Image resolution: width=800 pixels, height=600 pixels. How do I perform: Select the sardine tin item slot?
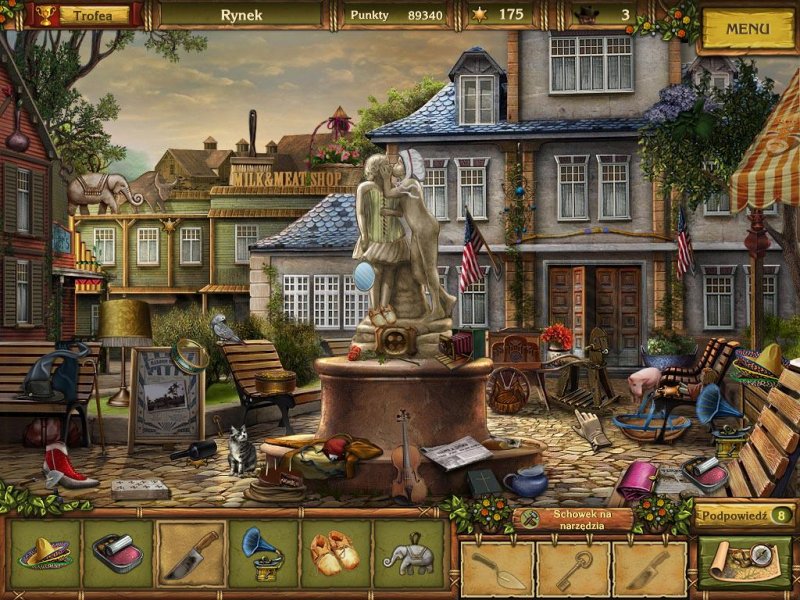click(117, 553)
